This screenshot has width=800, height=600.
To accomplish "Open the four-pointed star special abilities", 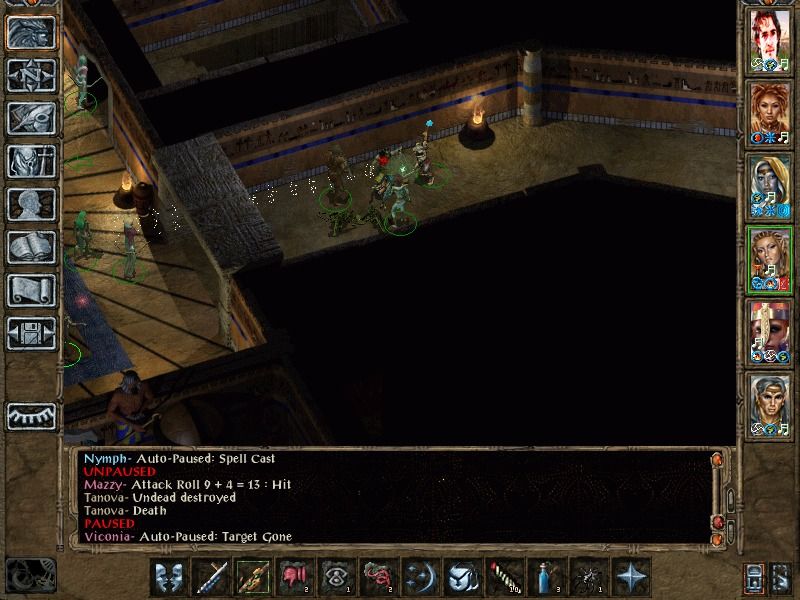I will tap(631, 578).
